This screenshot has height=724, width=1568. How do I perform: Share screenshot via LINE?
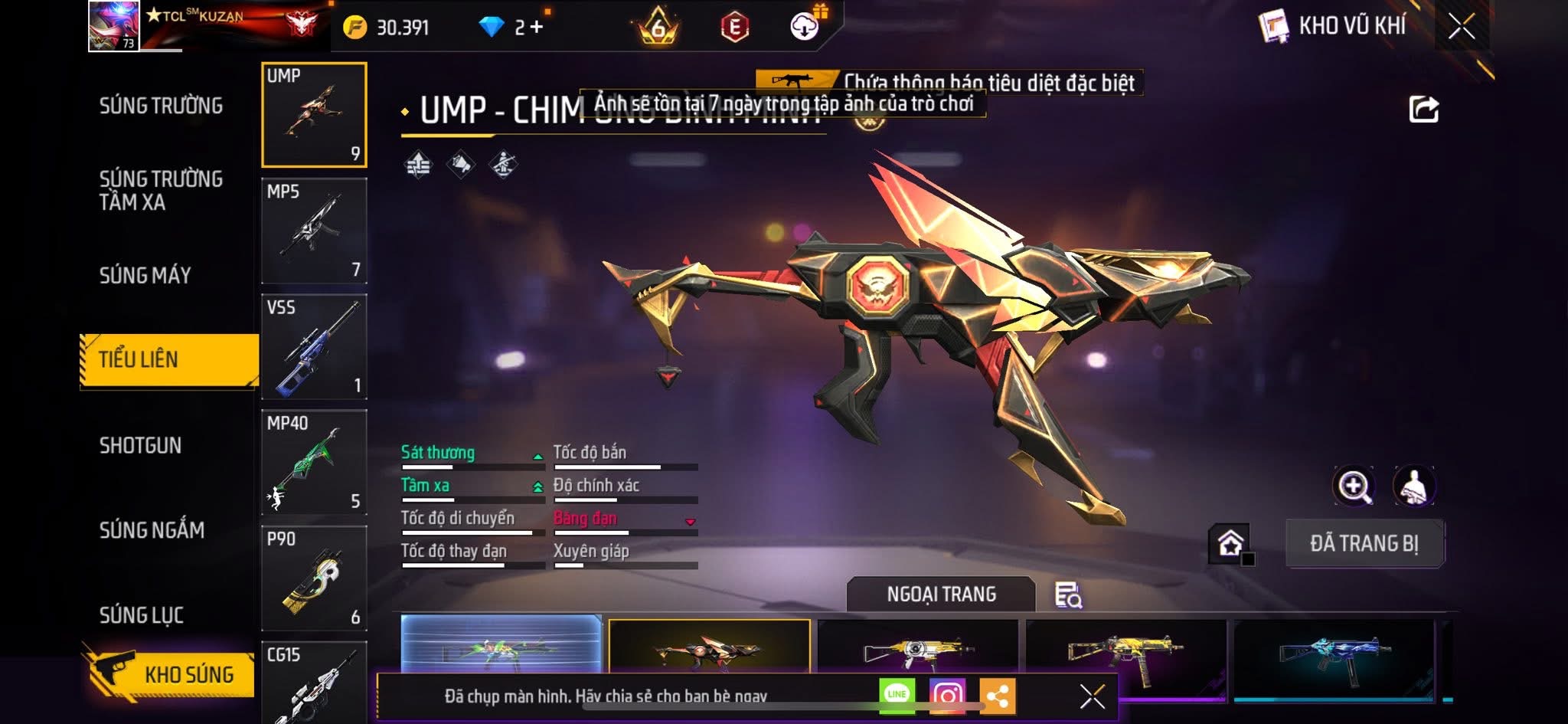897,695
